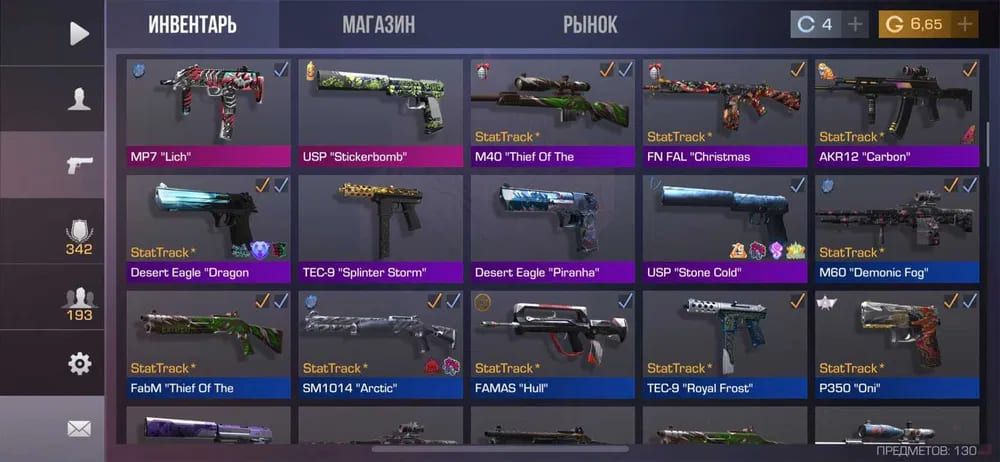
Task: Select the MP7 "Lich" skin
Action: [208, 112]
